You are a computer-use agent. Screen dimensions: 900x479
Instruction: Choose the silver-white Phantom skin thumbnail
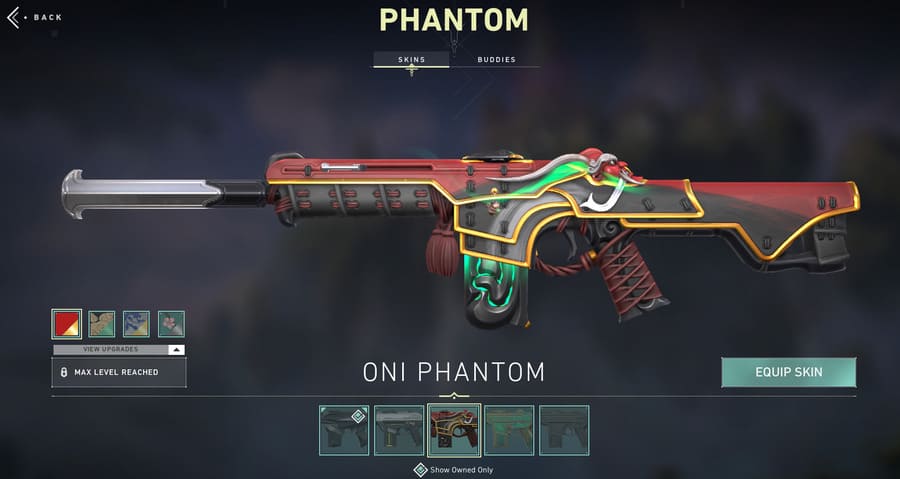point(399,430)
